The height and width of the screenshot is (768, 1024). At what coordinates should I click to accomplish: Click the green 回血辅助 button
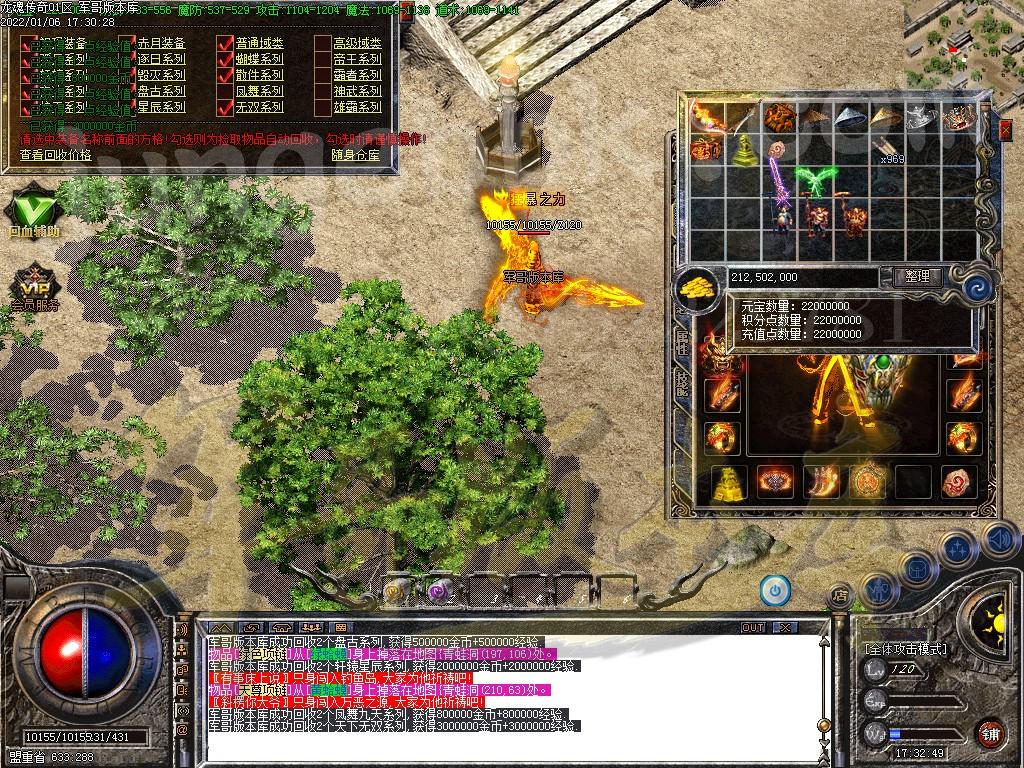[x=34, y=211]
